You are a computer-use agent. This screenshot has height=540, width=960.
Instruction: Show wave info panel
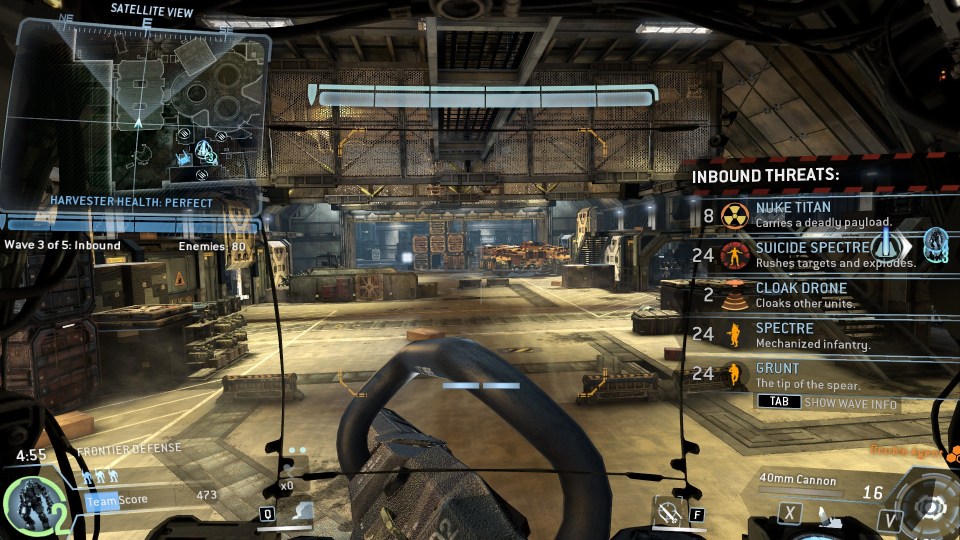point(828,403)
